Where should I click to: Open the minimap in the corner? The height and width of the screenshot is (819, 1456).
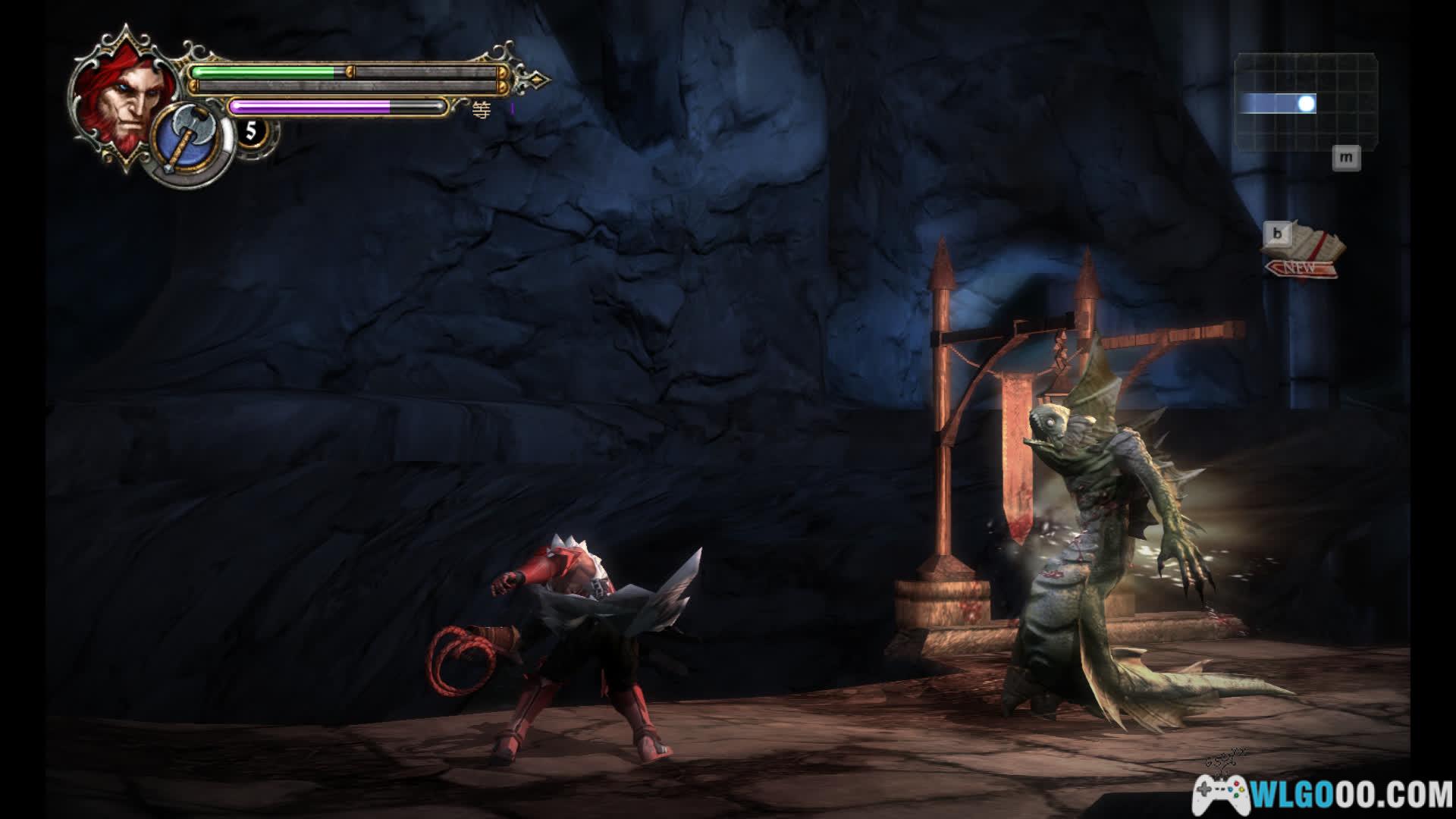1306,102
